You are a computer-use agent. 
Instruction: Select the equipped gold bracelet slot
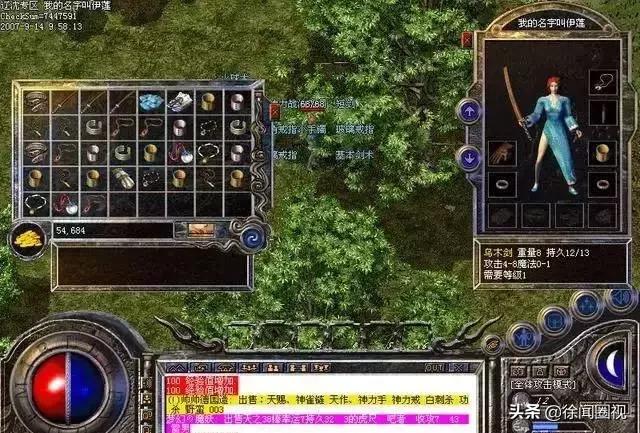tap(602, 153)
